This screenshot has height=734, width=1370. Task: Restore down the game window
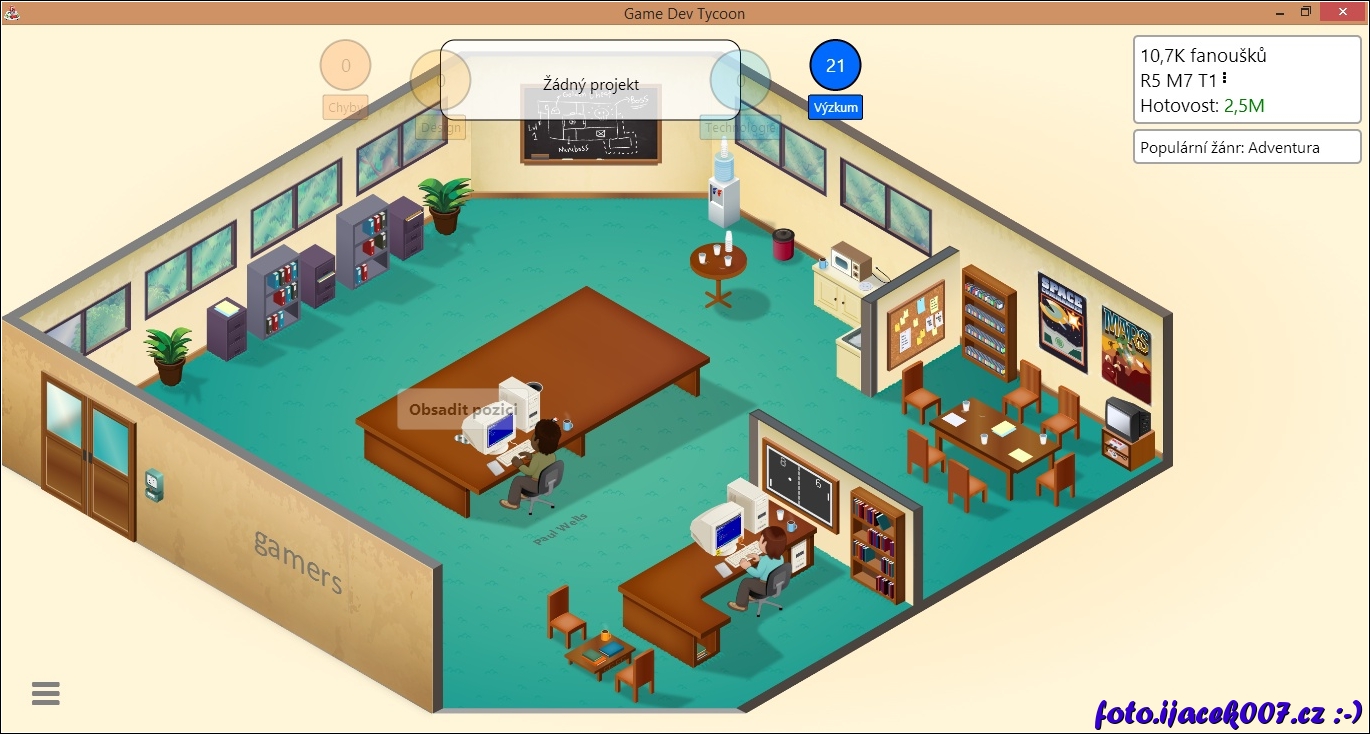click(x=1305, y=12)
